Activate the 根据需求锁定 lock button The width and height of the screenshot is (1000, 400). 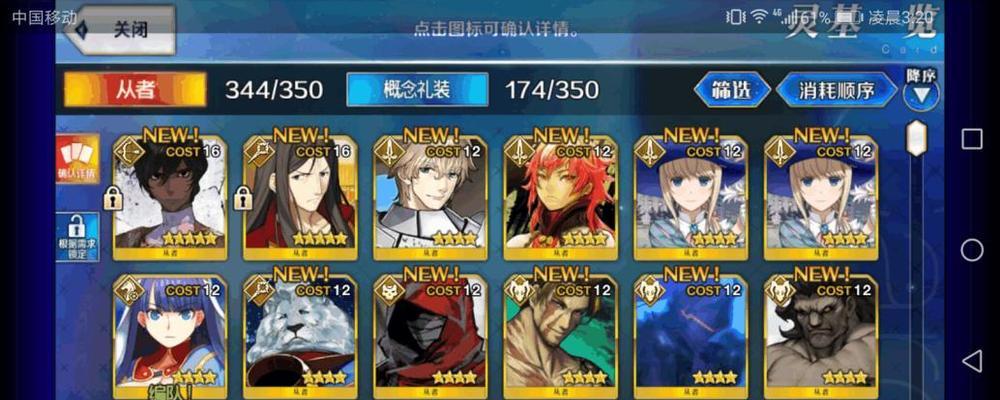(x=77, y=237)
